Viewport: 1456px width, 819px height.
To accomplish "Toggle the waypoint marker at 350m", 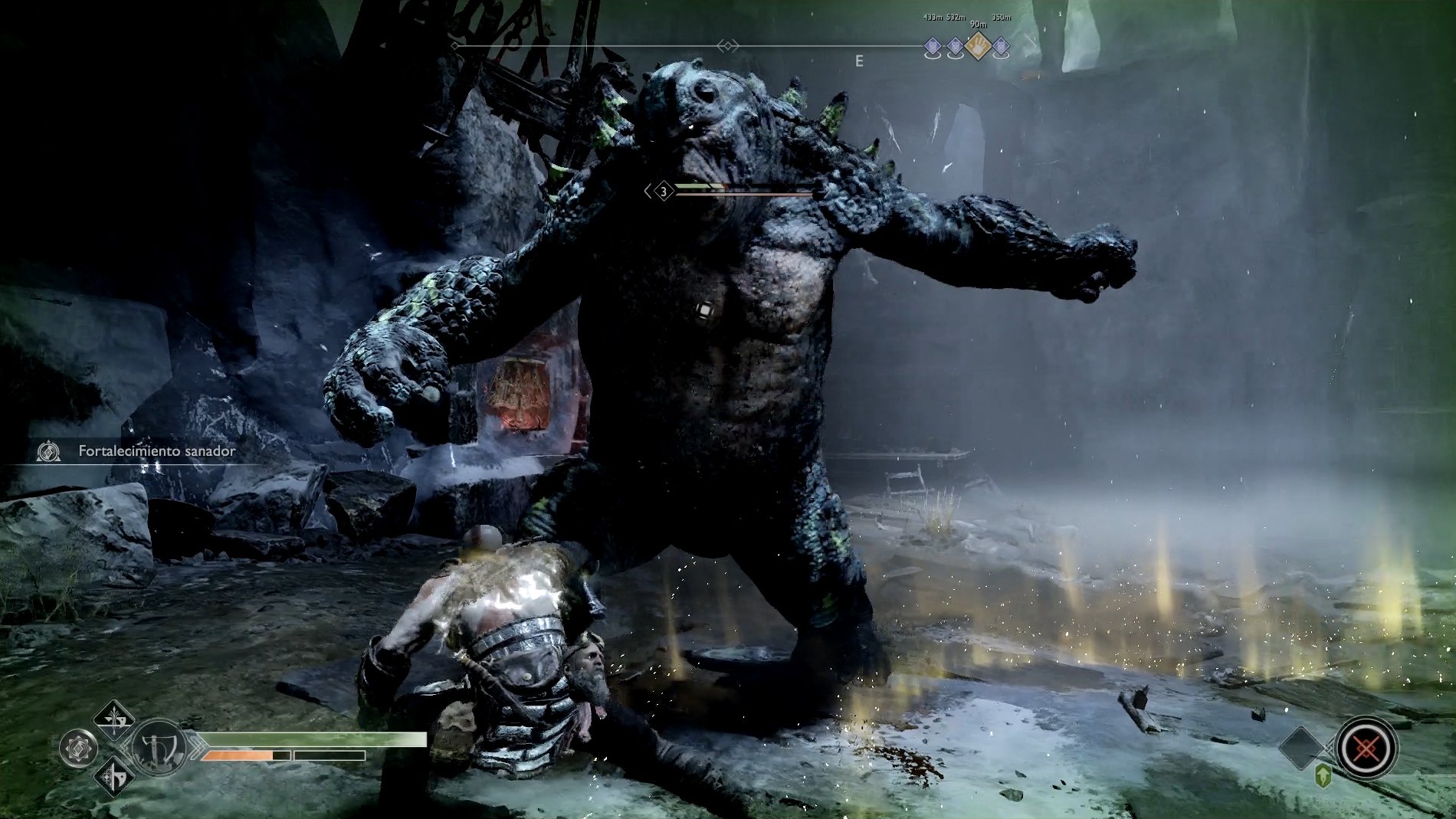I will (1002, 47).
